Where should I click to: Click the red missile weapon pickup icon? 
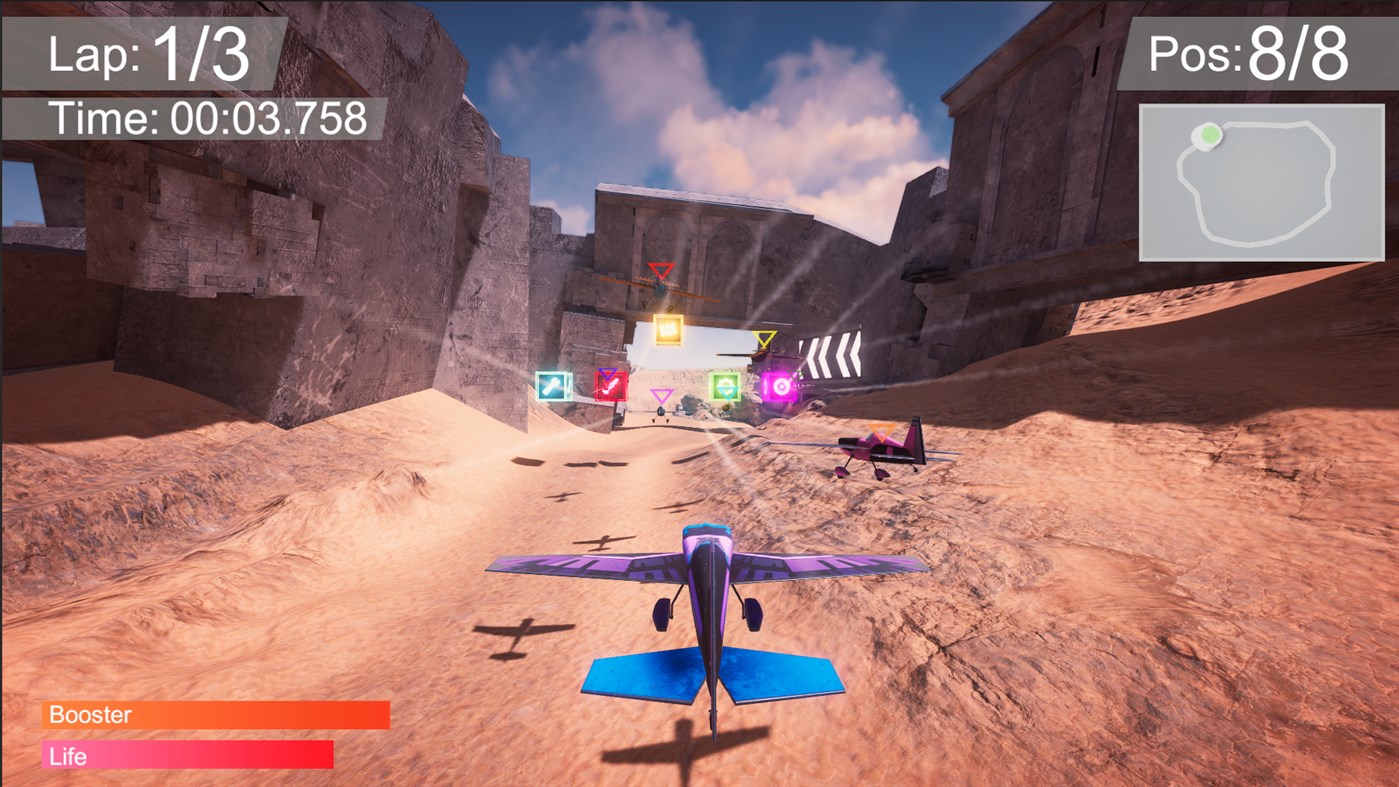611,386
